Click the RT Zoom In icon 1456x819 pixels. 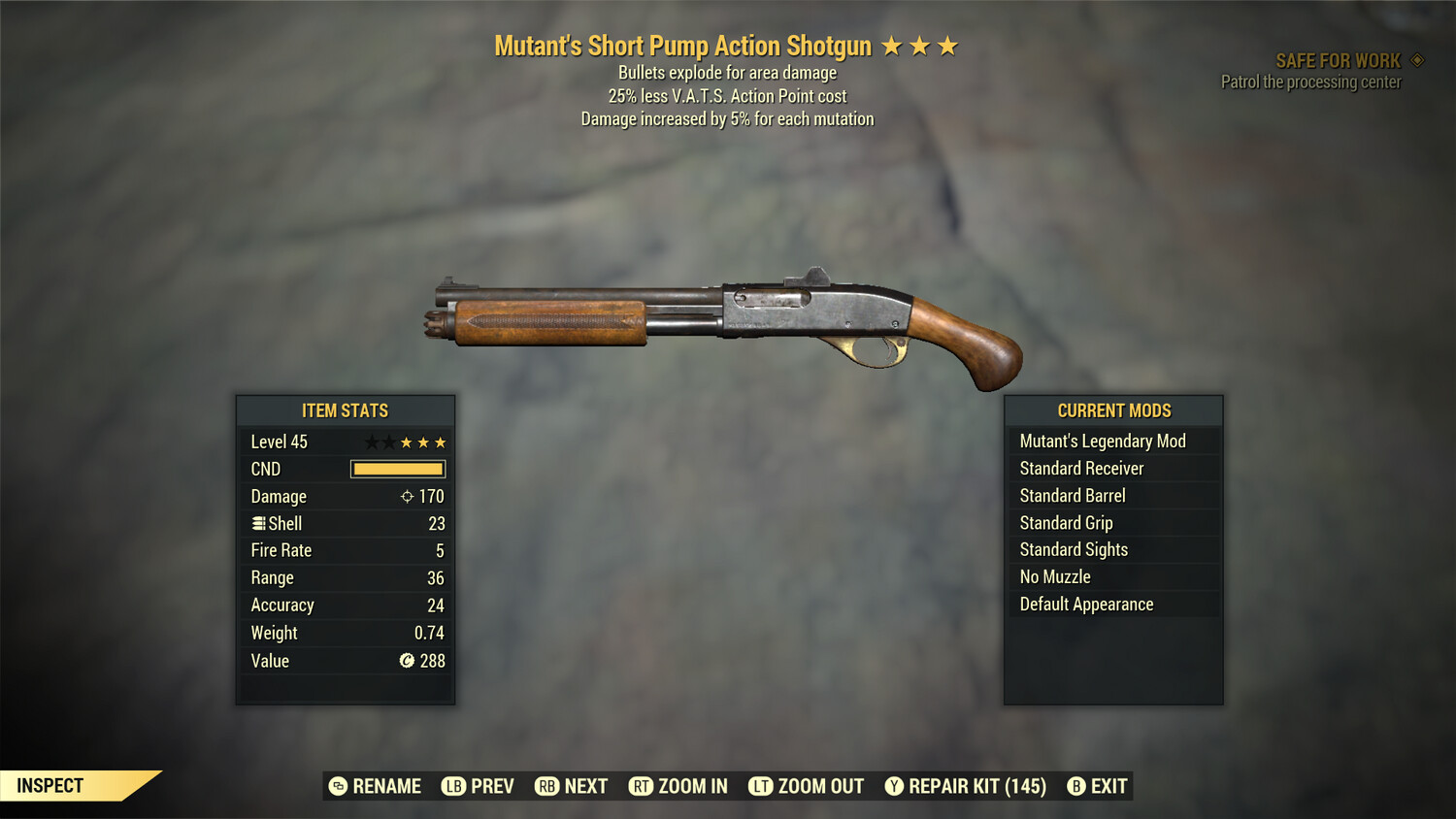click(x=642, y=786)
